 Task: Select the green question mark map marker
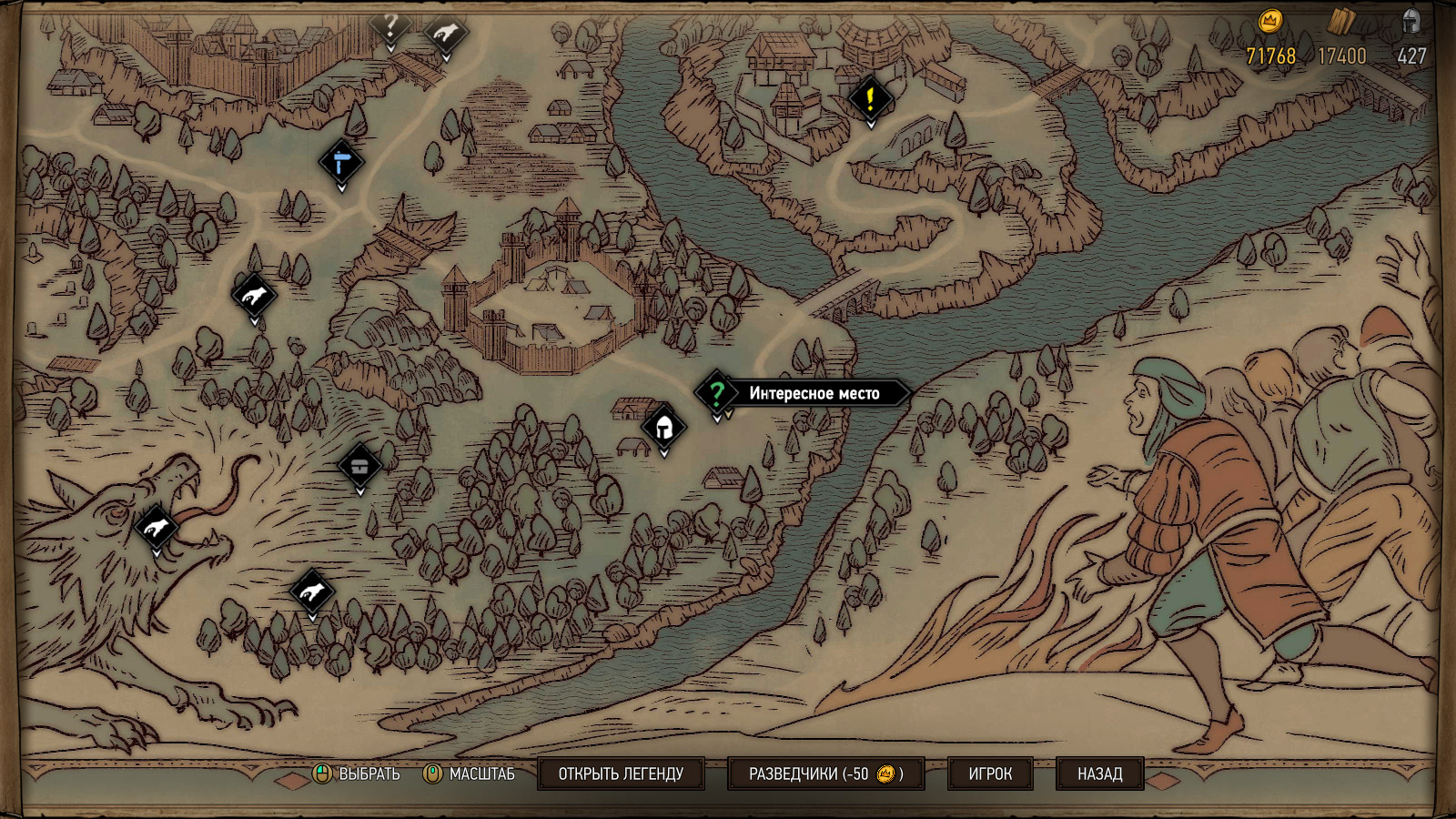coord(717,393)
